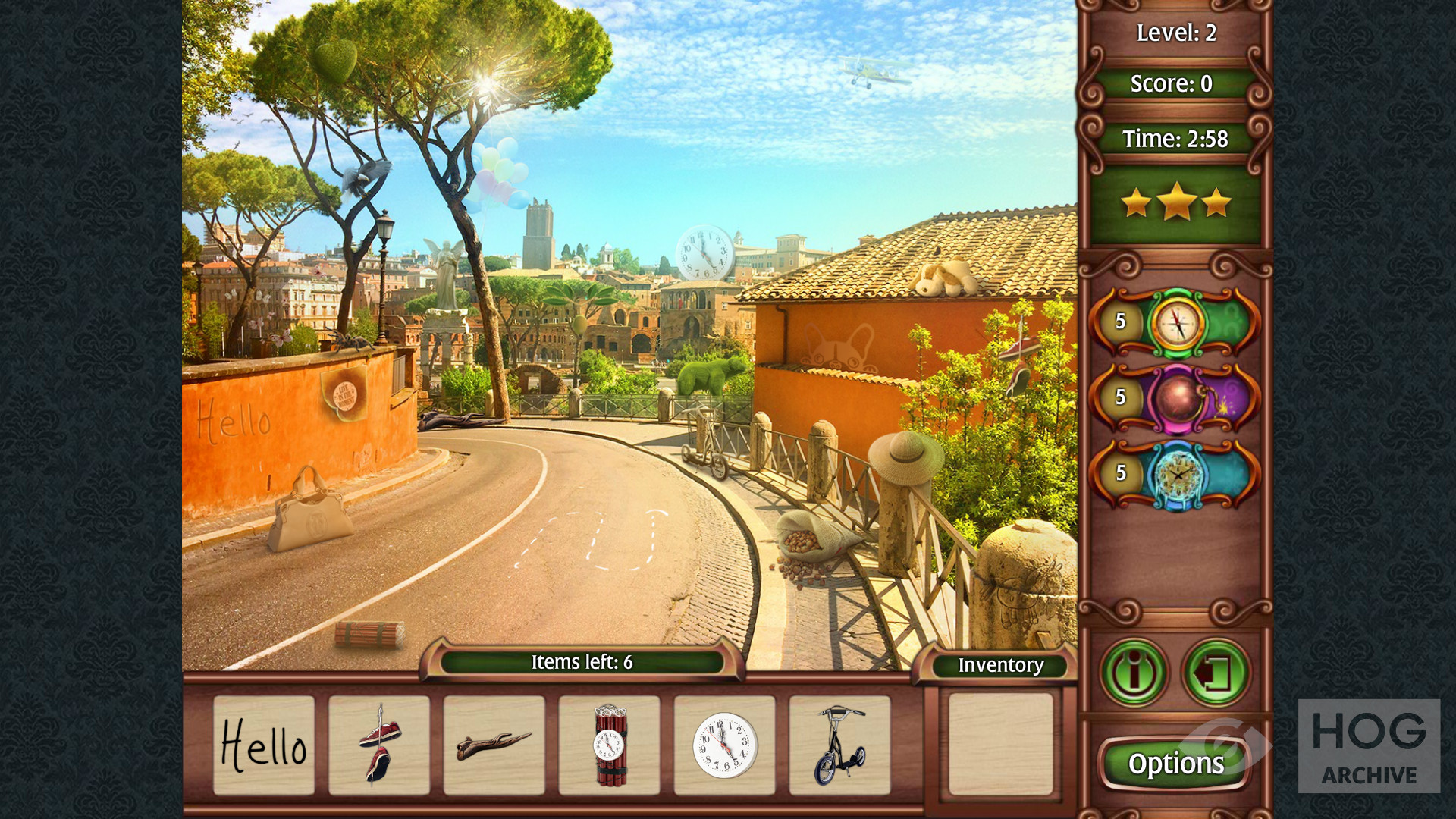Select the kick scooter item tile
This screenshot has height=819, width=1456.
point(839,745)
